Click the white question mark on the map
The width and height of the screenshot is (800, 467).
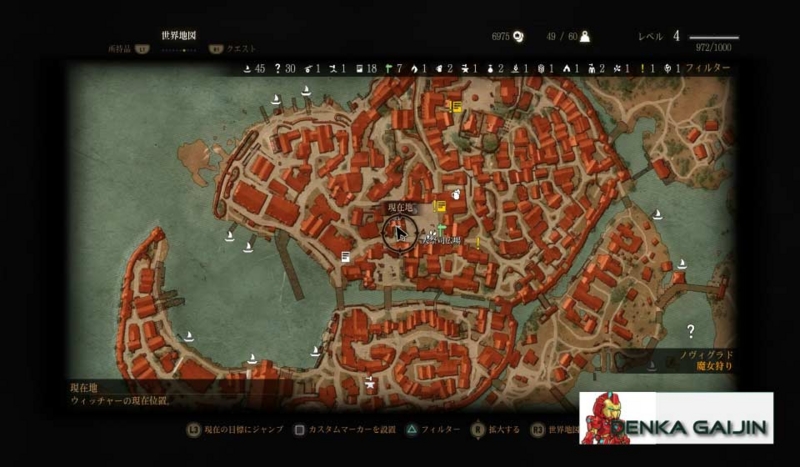tap(690, 331)
